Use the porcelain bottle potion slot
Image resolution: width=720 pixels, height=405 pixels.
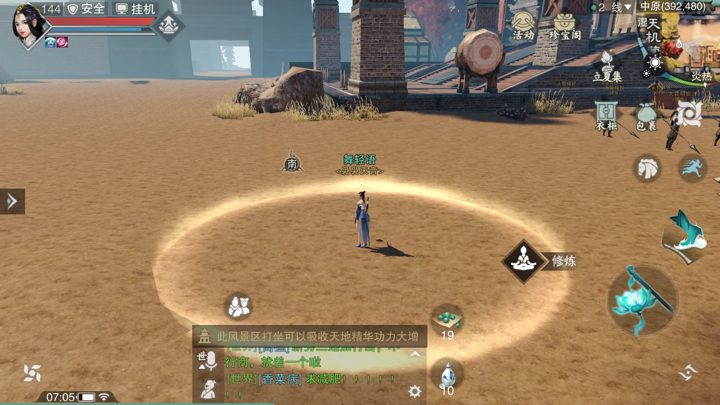coord(447,376)
